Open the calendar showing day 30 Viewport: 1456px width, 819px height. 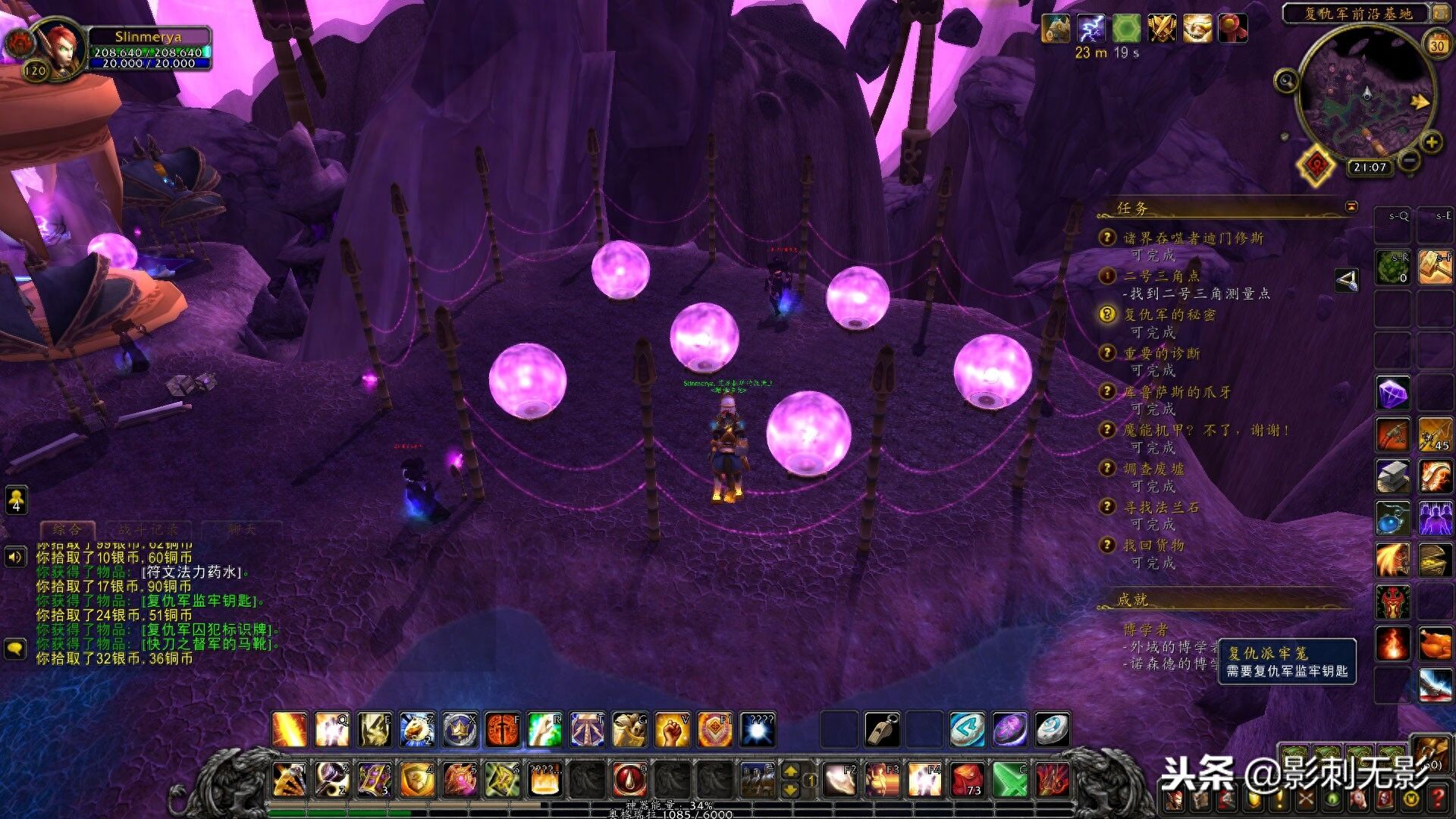(x=1437, y=45)
